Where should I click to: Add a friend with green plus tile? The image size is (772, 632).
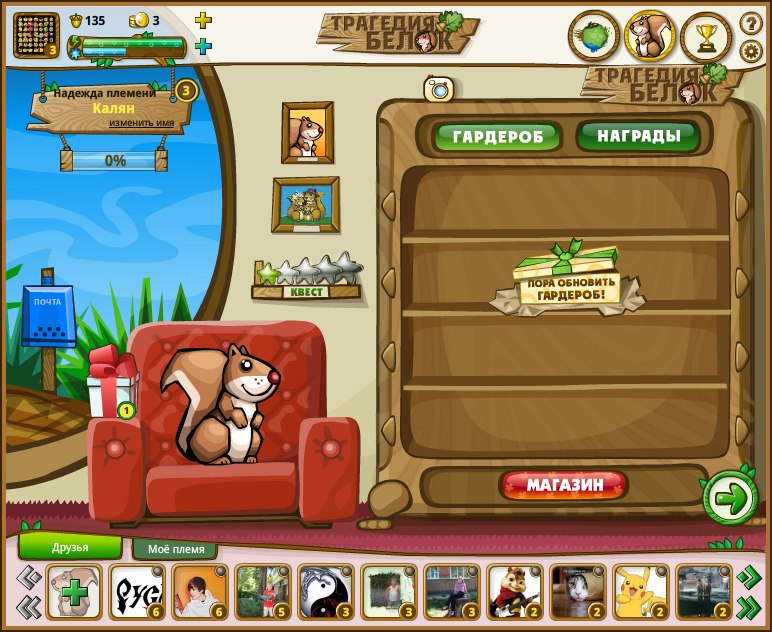(x=74, y=591)
